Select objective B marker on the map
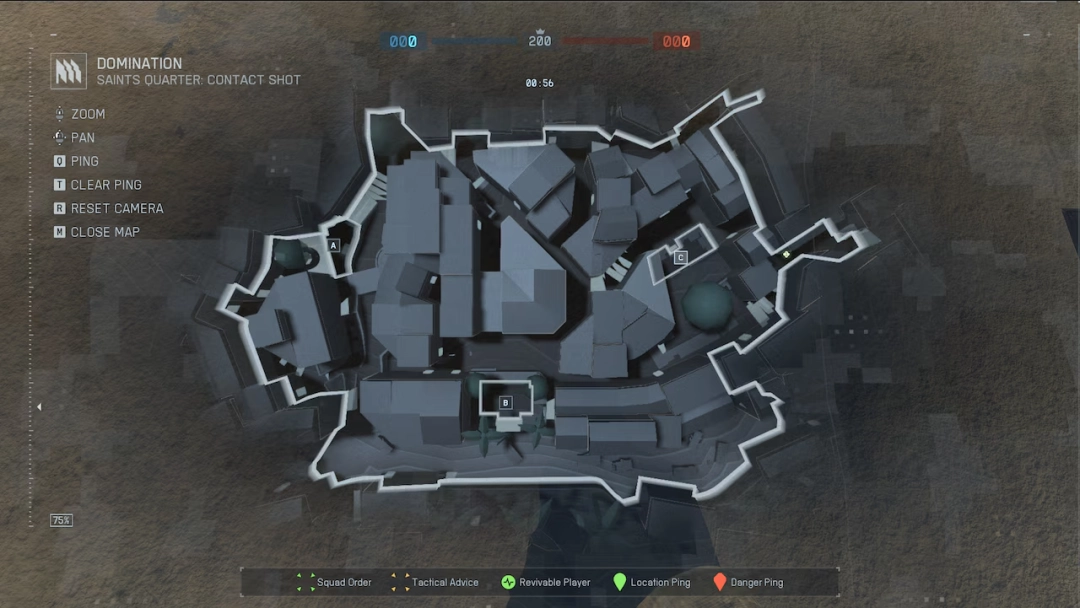 [505, 403]
